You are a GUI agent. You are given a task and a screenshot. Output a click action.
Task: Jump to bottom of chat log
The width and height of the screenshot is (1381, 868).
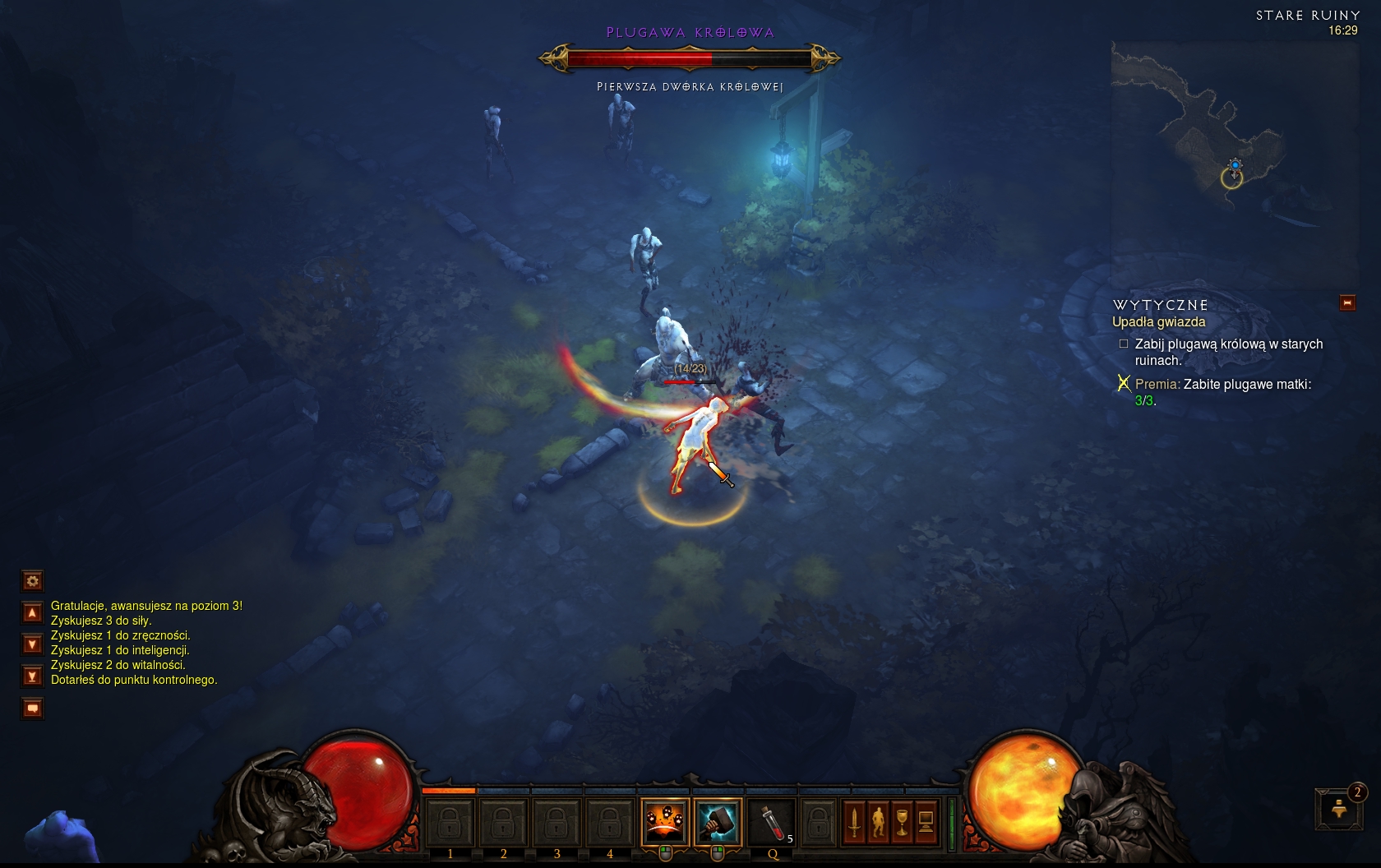(x=32, y=676)
